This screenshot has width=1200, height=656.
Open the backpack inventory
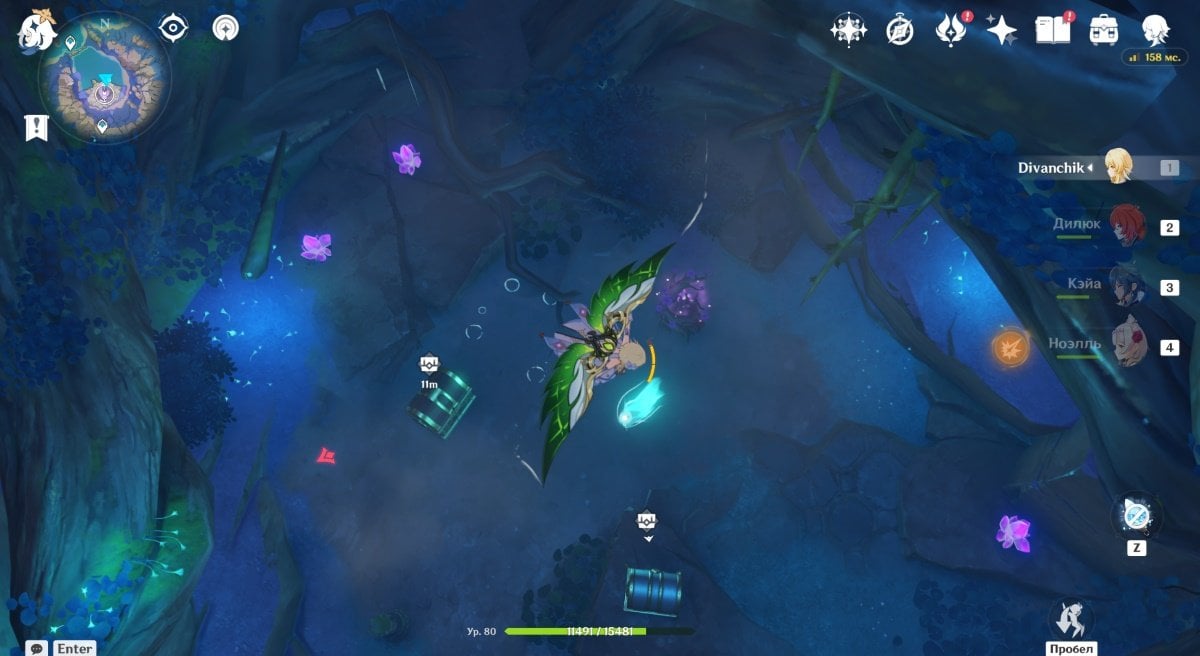coord(1104,29)
